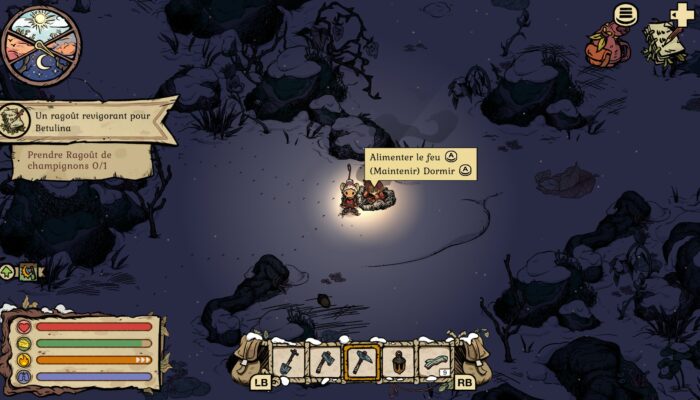Viewport: 700px width, 400px height.
Task: Select the shovel hotbar slot
Action: (x=287, y=361)
